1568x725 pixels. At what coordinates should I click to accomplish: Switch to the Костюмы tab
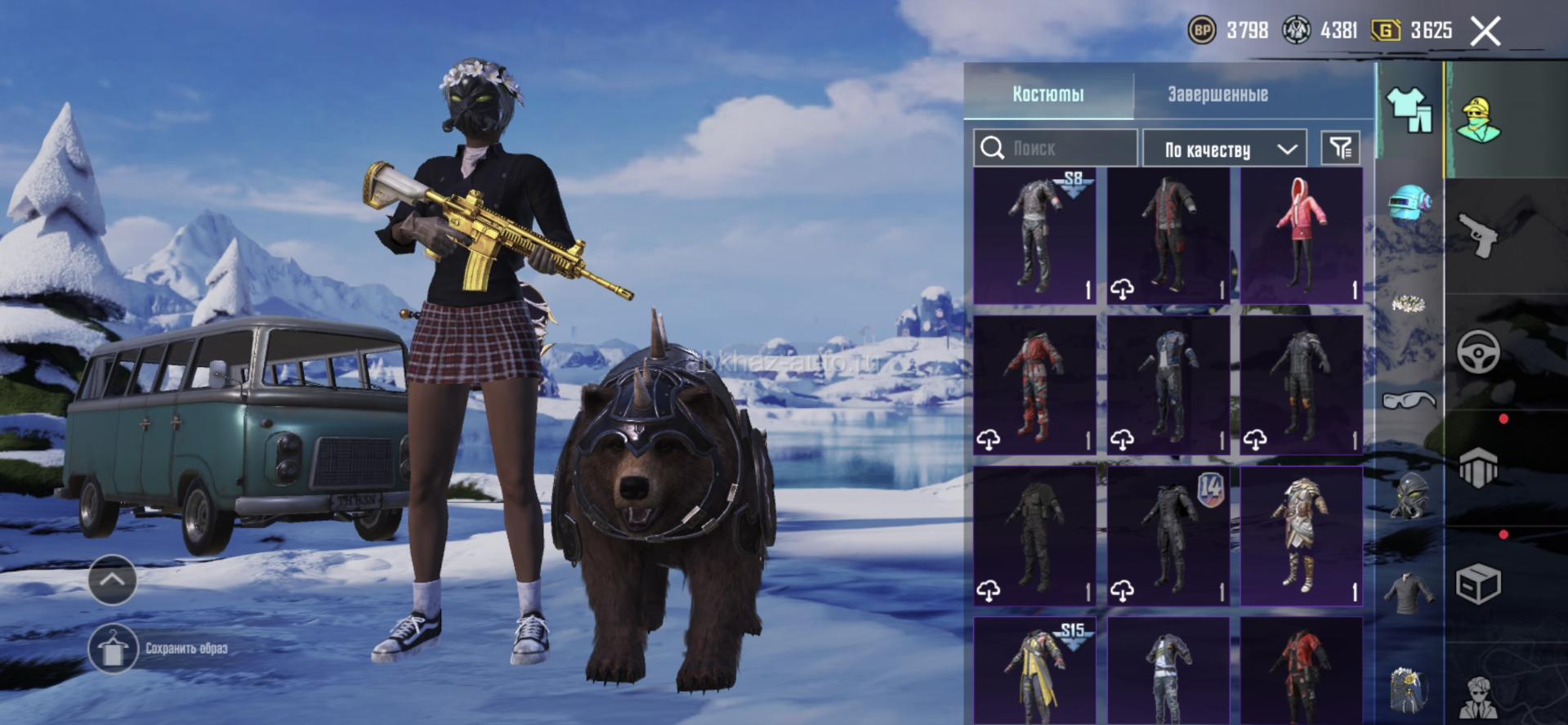tap(1048, 94)
